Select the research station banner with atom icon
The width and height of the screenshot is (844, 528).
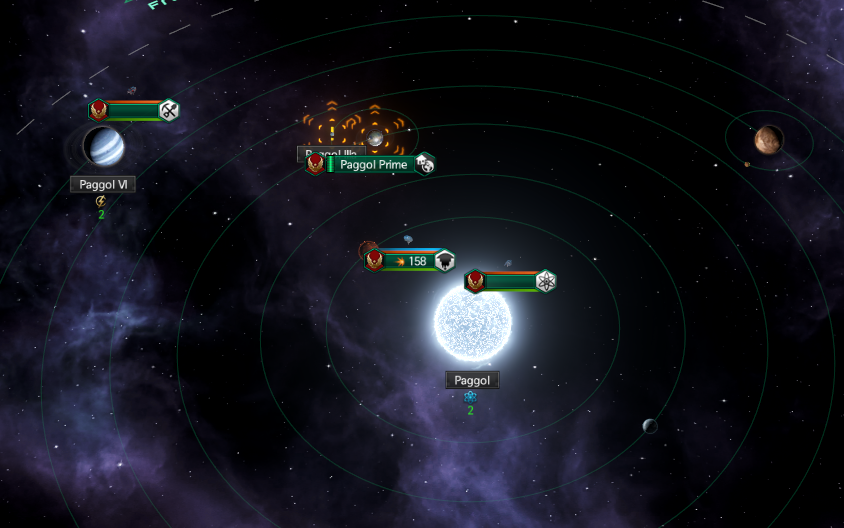(x=510, y=282)
